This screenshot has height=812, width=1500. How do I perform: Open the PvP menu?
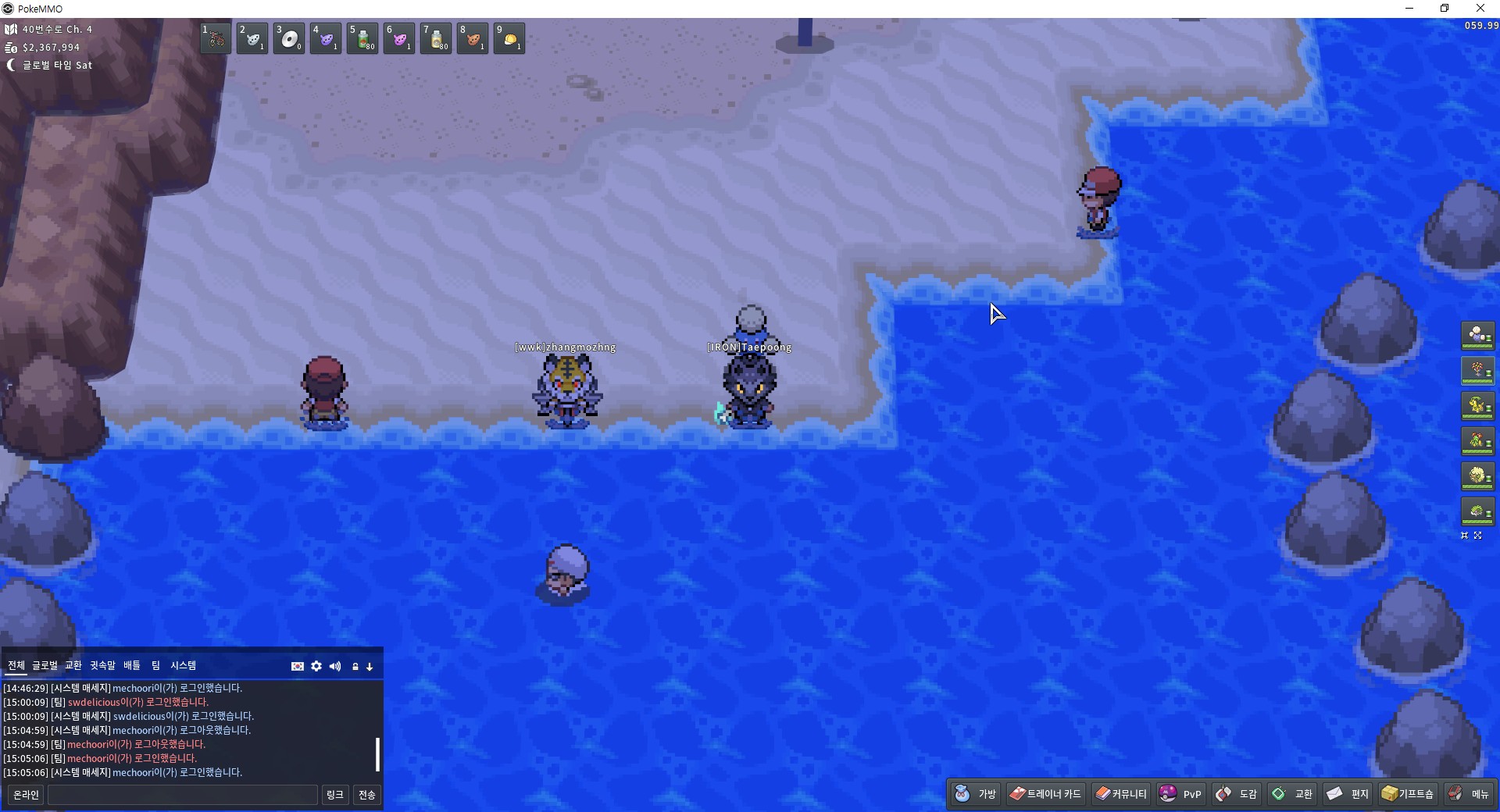[1181, 794]
